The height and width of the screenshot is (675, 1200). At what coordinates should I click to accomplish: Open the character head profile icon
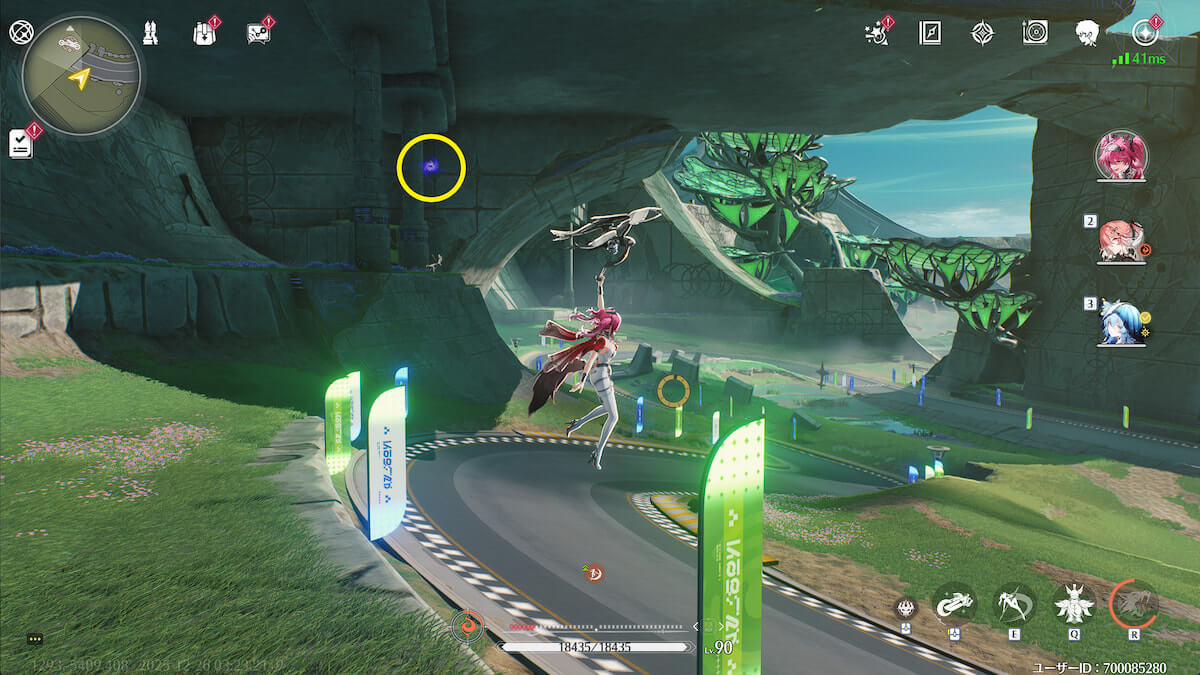click(x=1088, y=33)
